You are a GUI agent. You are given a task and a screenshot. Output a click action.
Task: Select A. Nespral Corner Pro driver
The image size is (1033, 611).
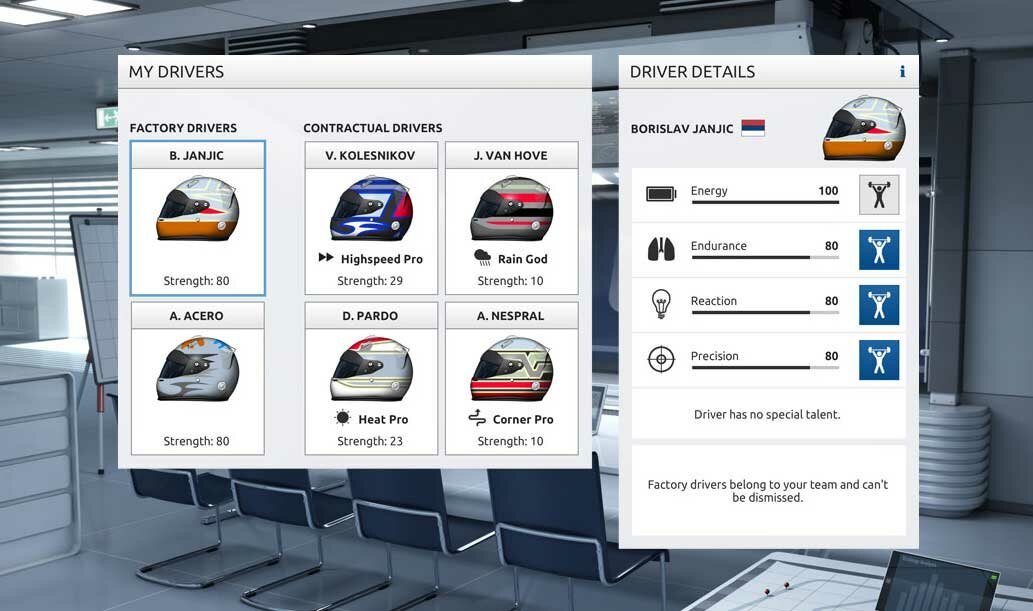point(511,379)
